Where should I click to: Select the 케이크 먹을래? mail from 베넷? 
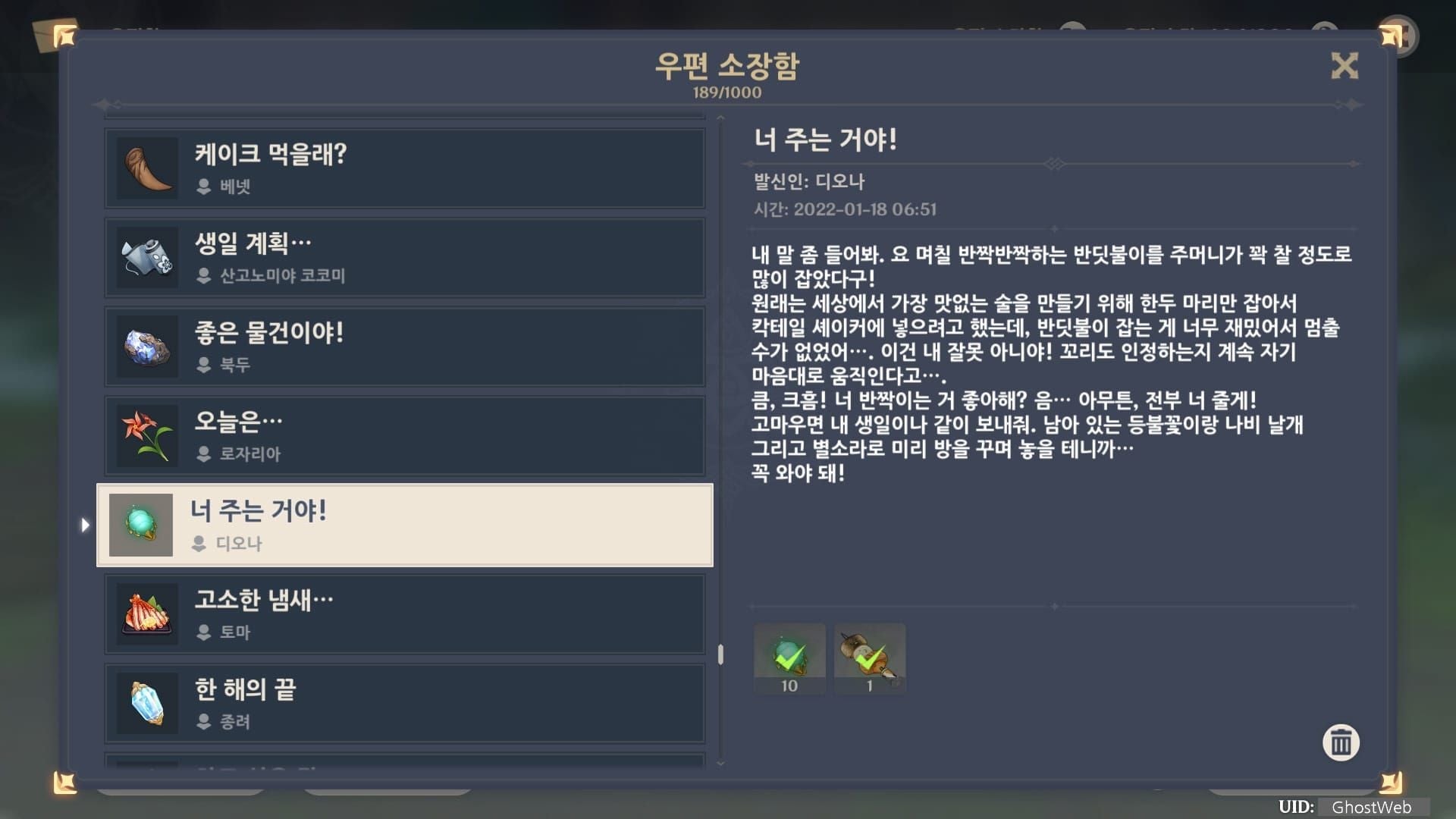404,168
